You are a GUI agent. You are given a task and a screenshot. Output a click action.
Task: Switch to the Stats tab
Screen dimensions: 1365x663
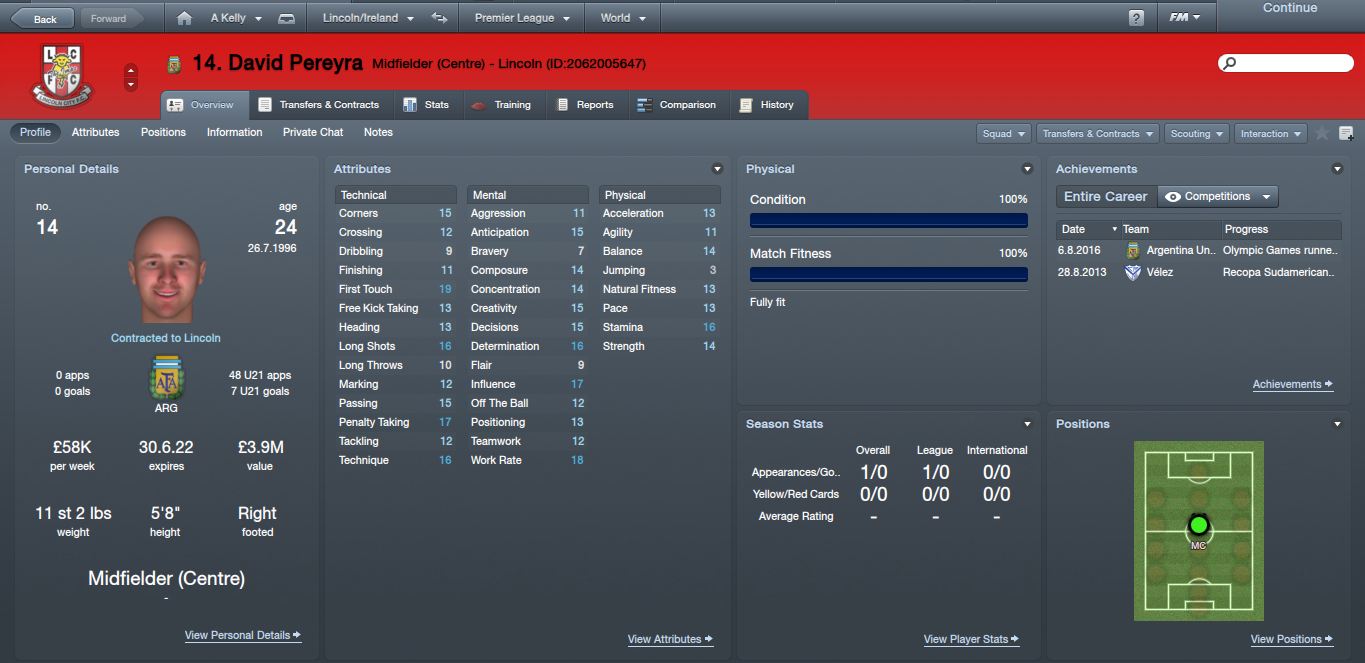click(x=426, y=105)
